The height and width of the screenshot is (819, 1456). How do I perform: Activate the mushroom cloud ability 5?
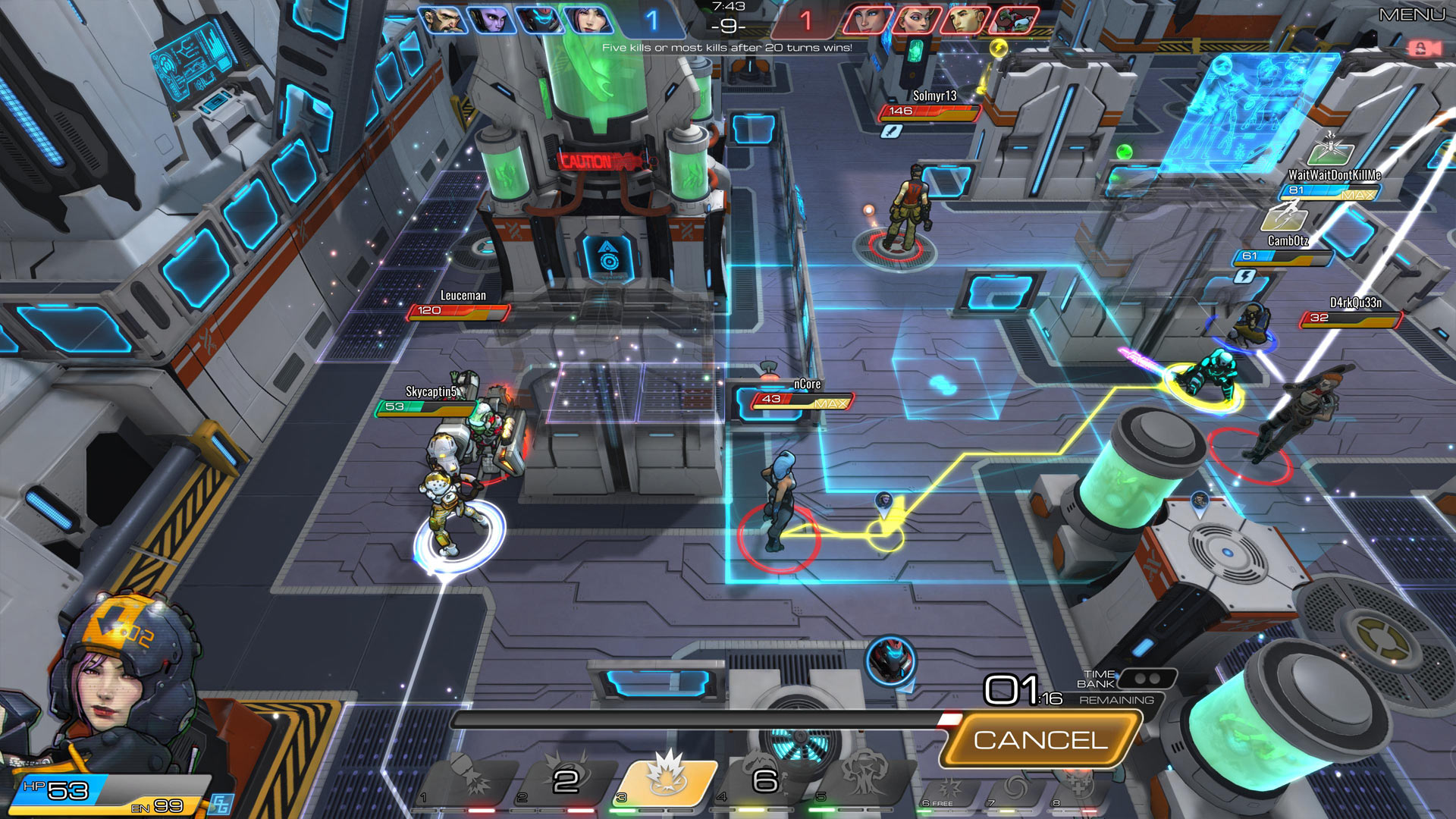tap(864, 781)
